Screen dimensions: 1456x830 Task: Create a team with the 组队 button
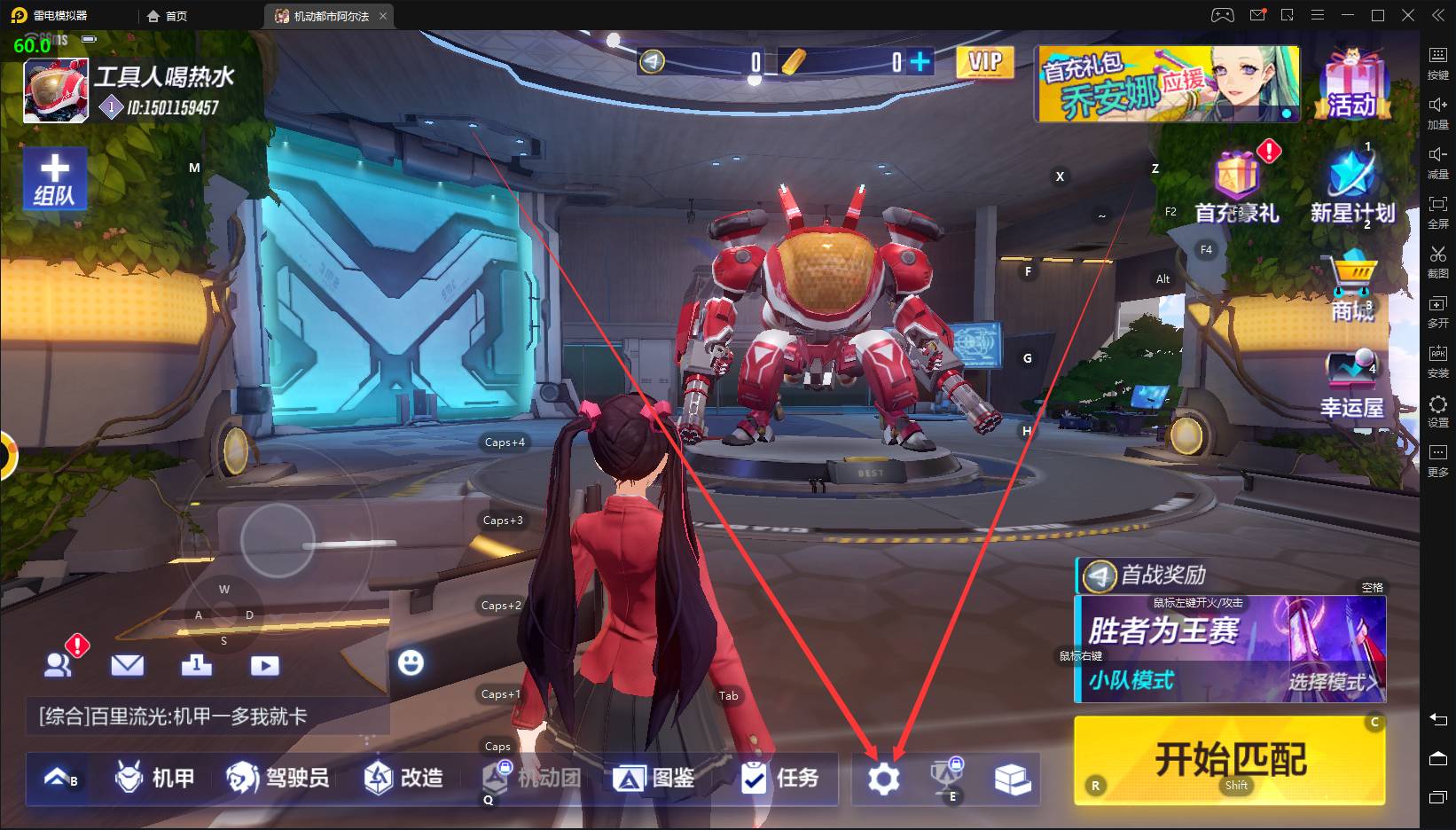point(55,179)
